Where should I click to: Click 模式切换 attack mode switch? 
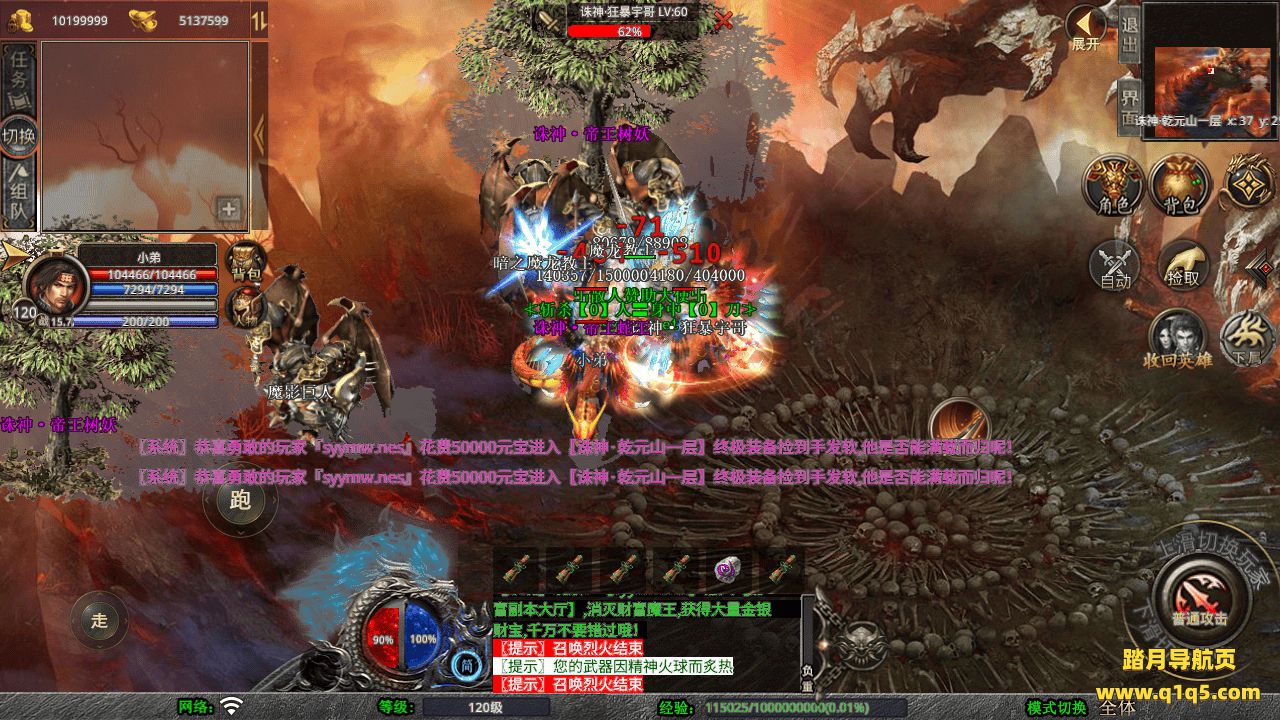(1057, 707)
